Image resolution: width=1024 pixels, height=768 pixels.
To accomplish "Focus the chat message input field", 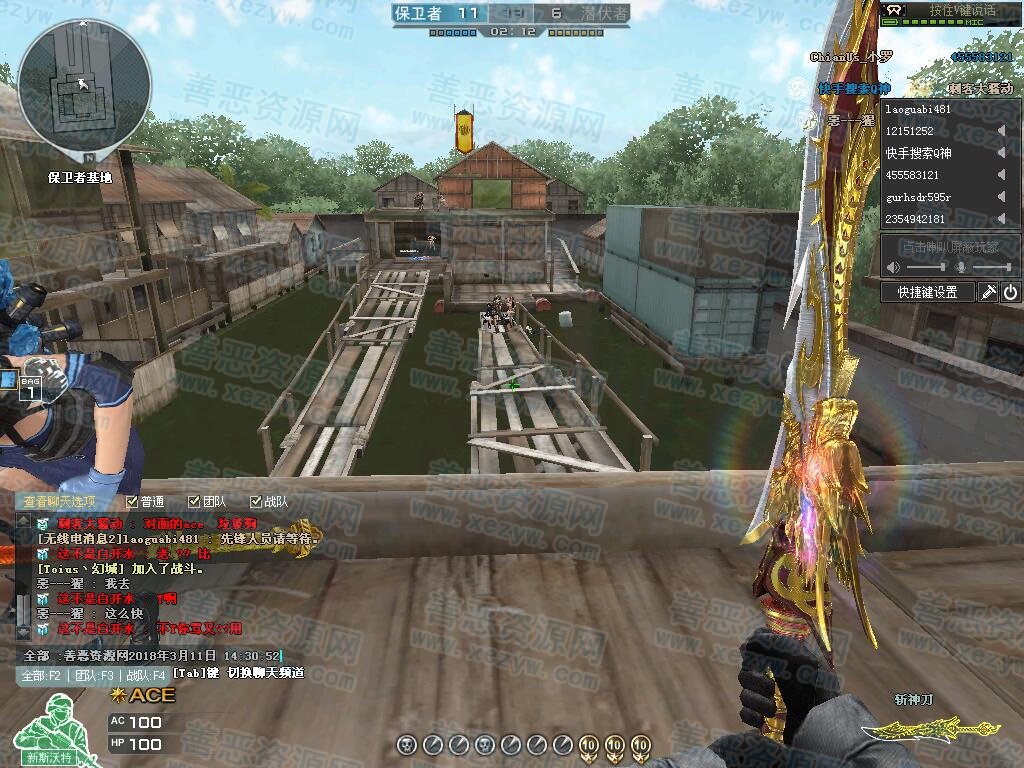I will [150, 656].
